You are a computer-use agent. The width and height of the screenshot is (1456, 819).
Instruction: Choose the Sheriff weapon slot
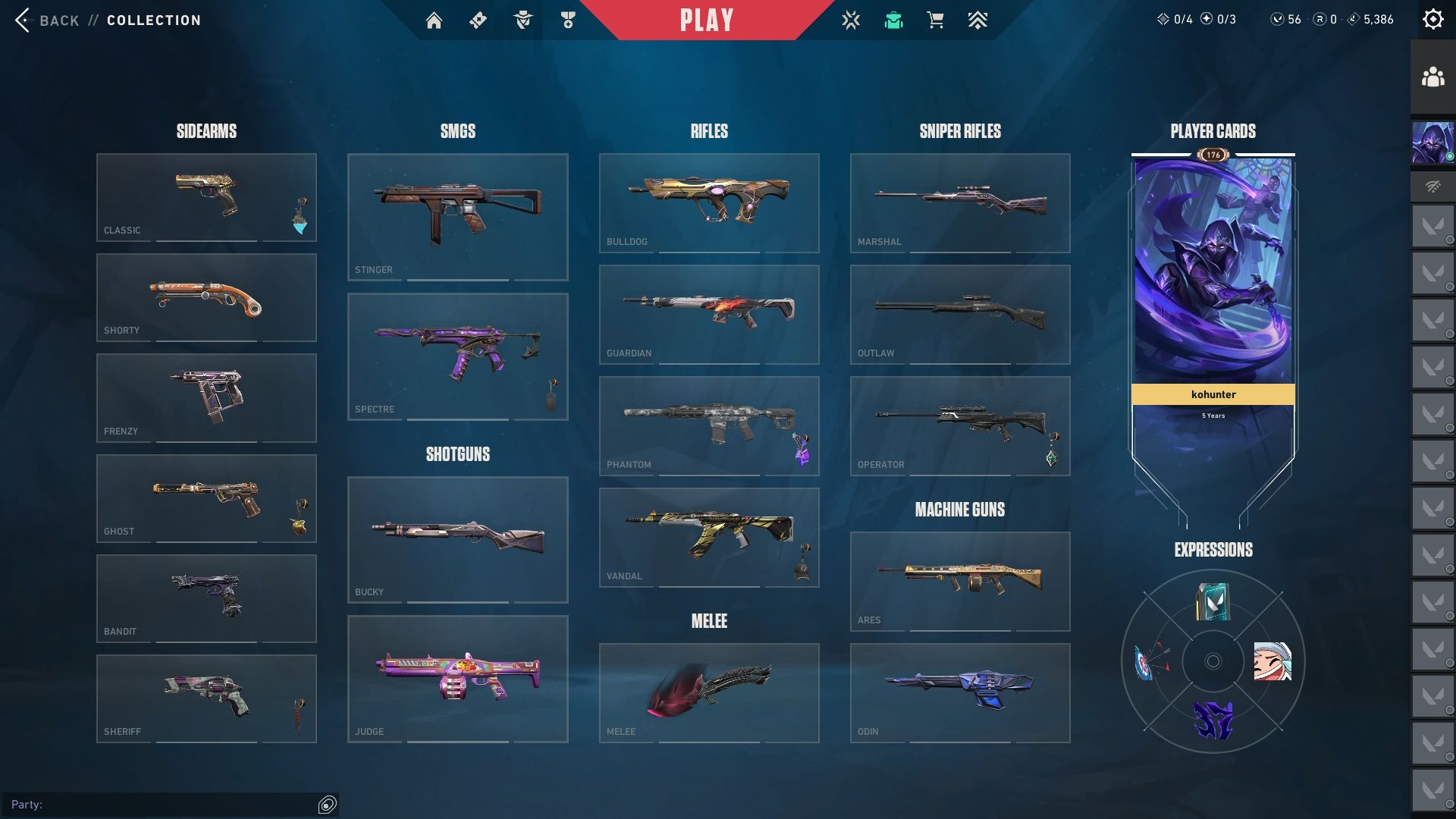coord(206,698)
